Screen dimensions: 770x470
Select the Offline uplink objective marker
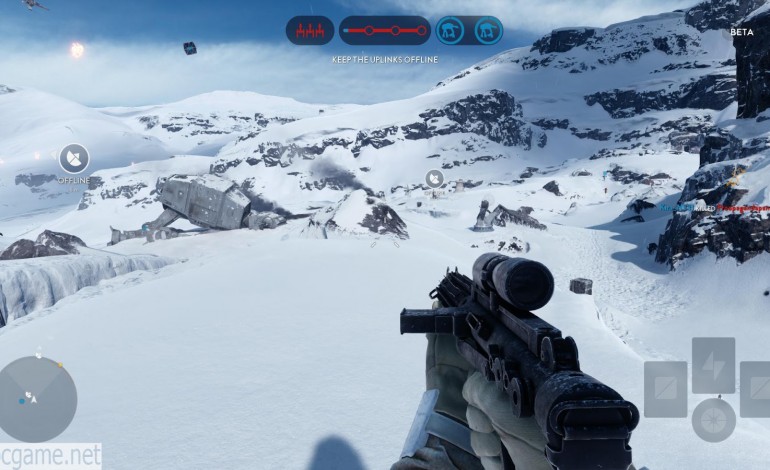point(73,158)
